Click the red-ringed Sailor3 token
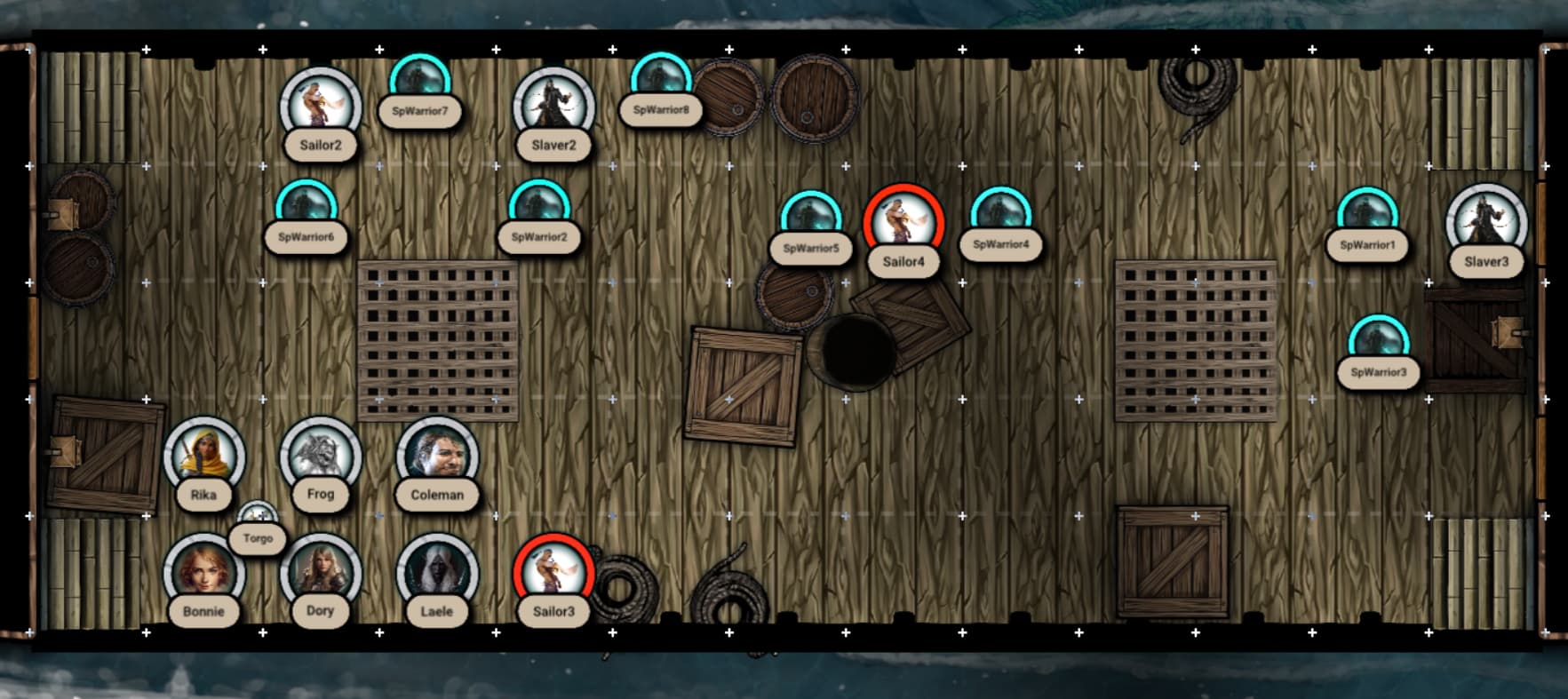This screenshot has height=699, width=1568. (553, 573)
